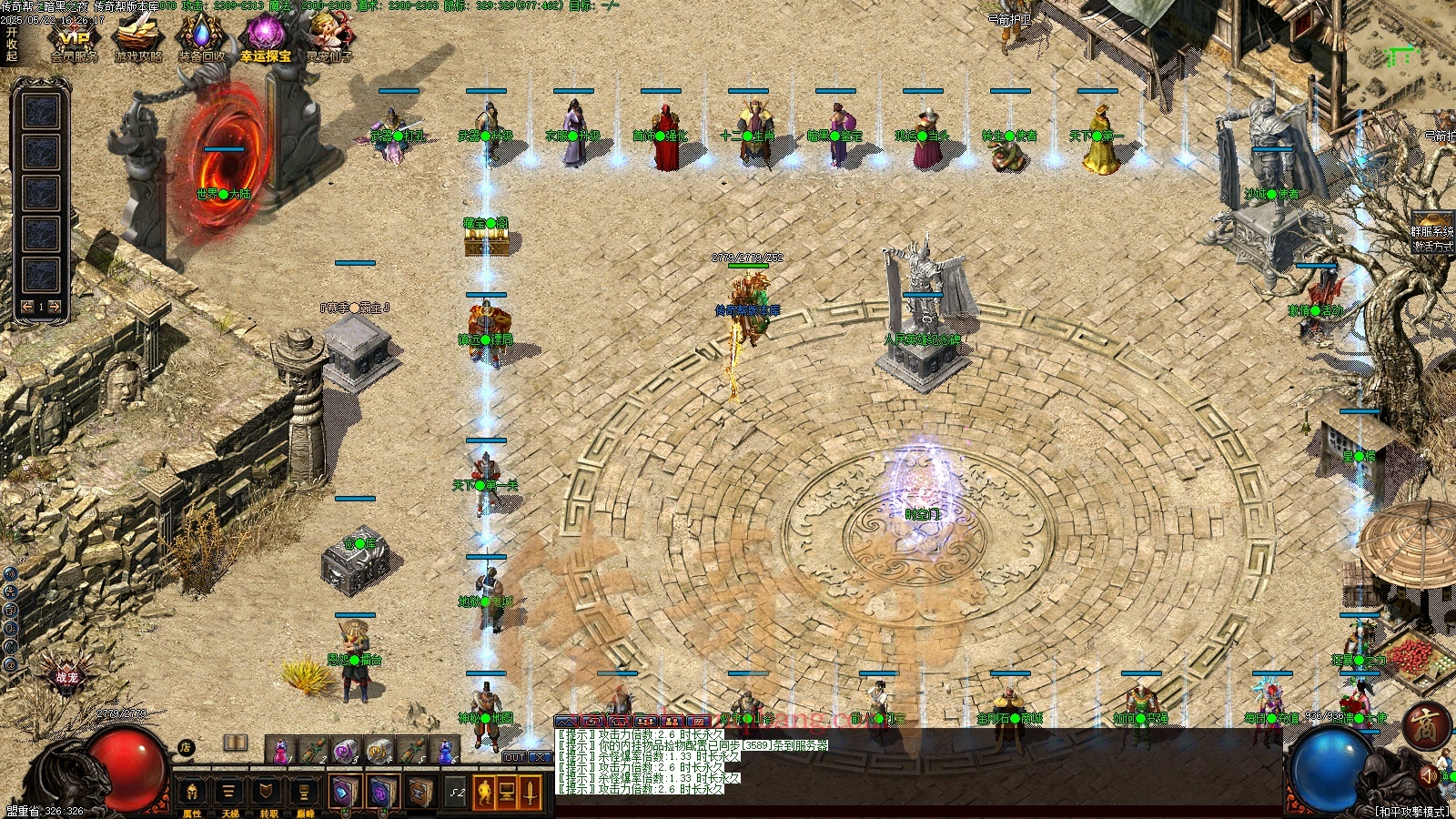This screenshot has width=1456, height=819.
Task: Open the 商 merchant round button
Action: [1425, 725]
